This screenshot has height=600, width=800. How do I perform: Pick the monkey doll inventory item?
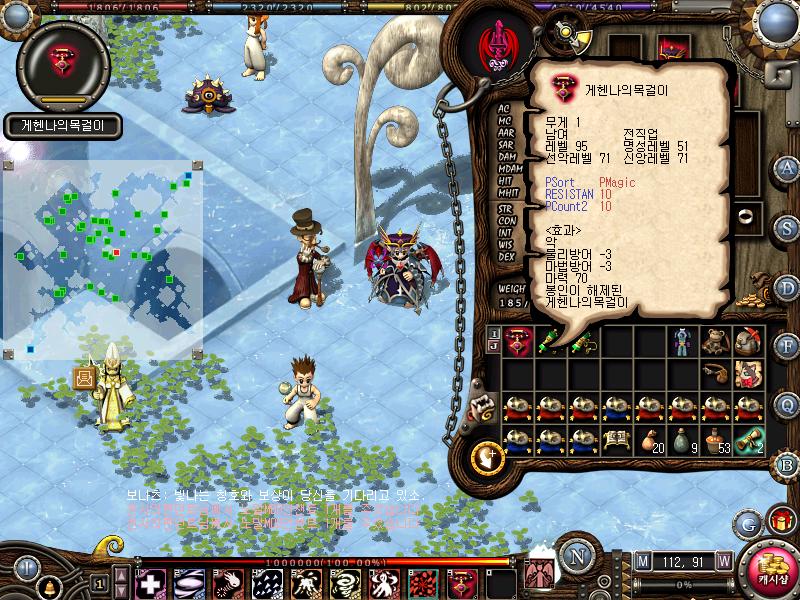(x=714, y=341)
